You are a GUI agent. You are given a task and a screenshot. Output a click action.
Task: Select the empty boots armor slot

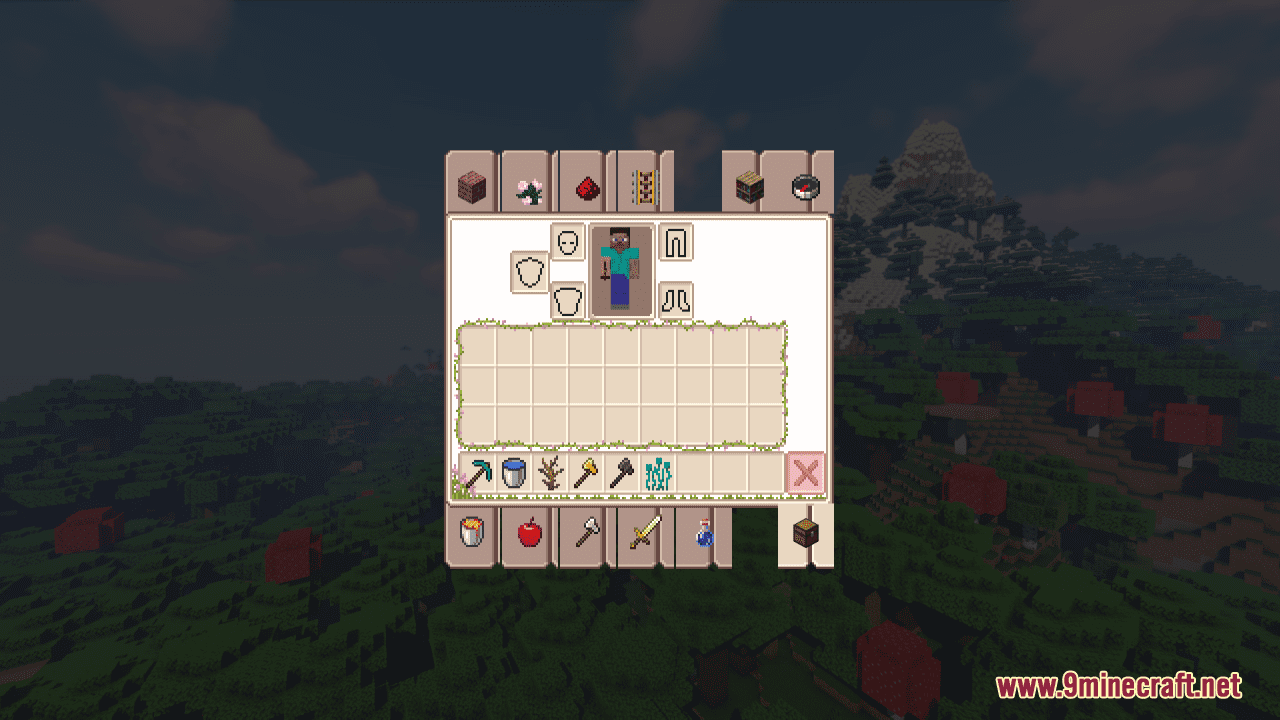point(676,298)
